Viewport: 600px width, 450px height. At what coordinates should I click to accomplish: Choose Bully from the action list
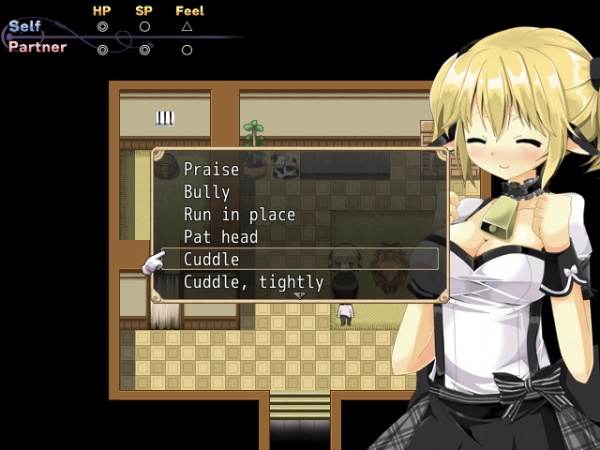[x=207, y=192]
